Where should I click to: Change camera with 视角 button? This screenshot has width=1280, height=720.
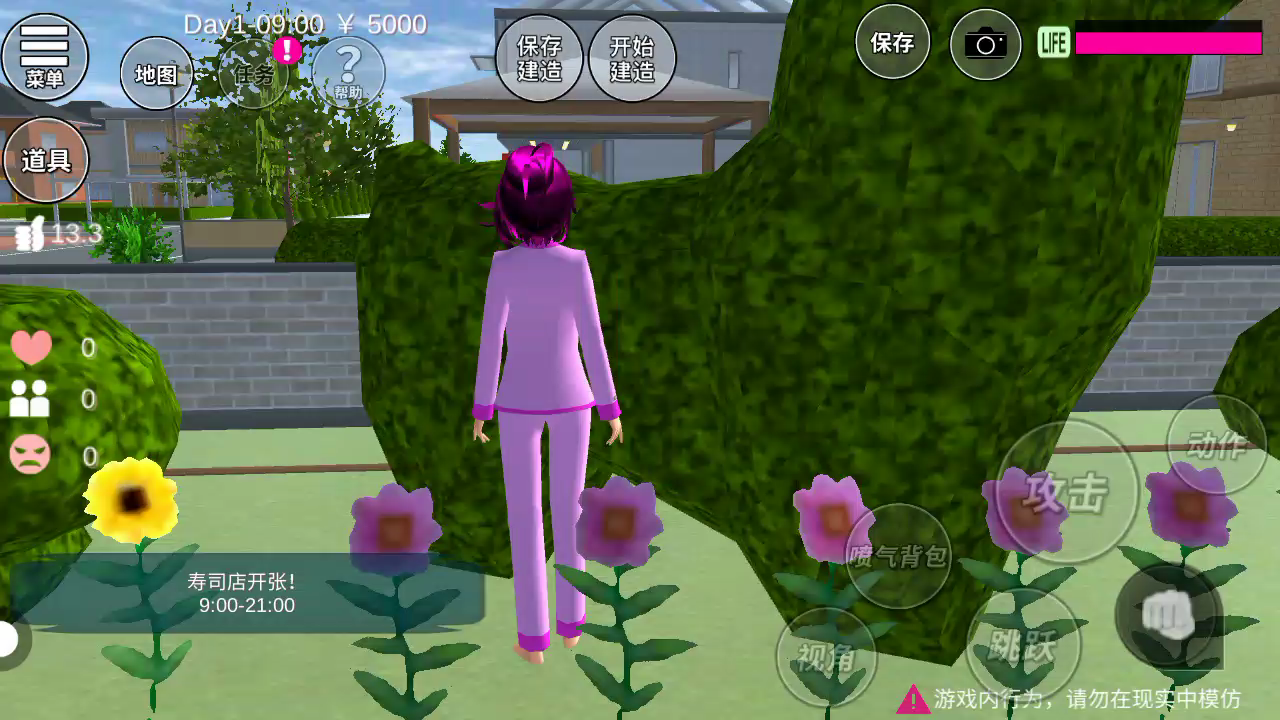(x=826, y=656)
